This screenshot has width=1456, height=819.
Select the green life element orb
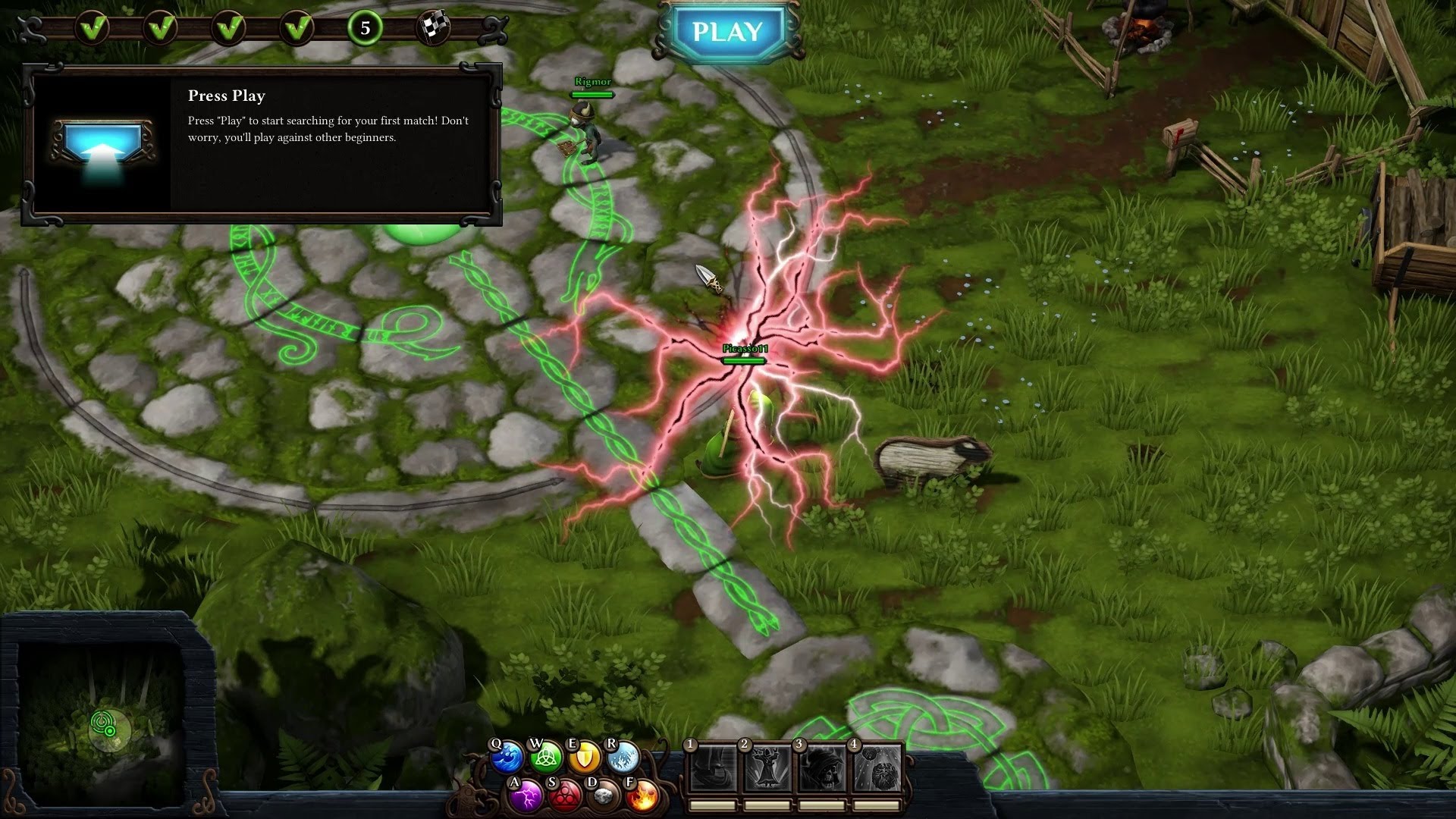[x=546, y=757]
